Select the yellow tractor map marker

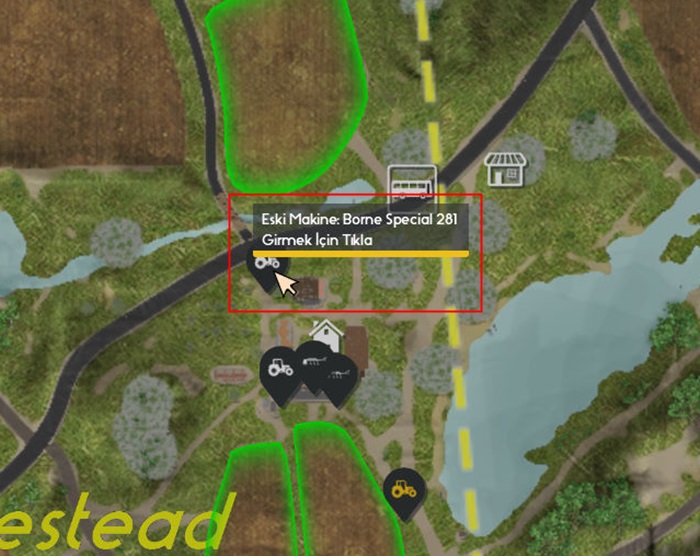403,489
